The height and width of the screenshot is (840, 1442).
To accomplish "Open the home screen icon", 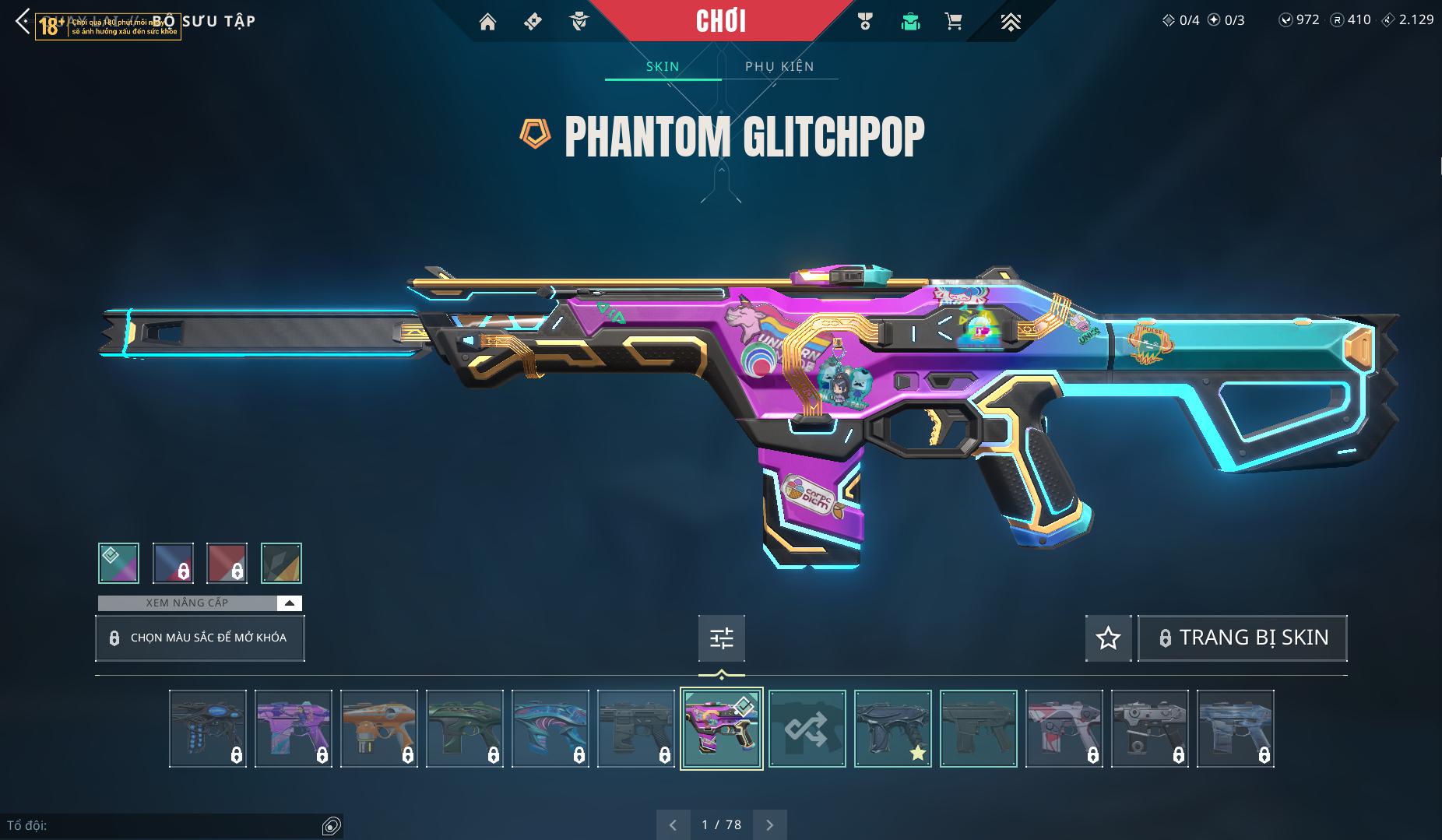I will pos(487,22).
